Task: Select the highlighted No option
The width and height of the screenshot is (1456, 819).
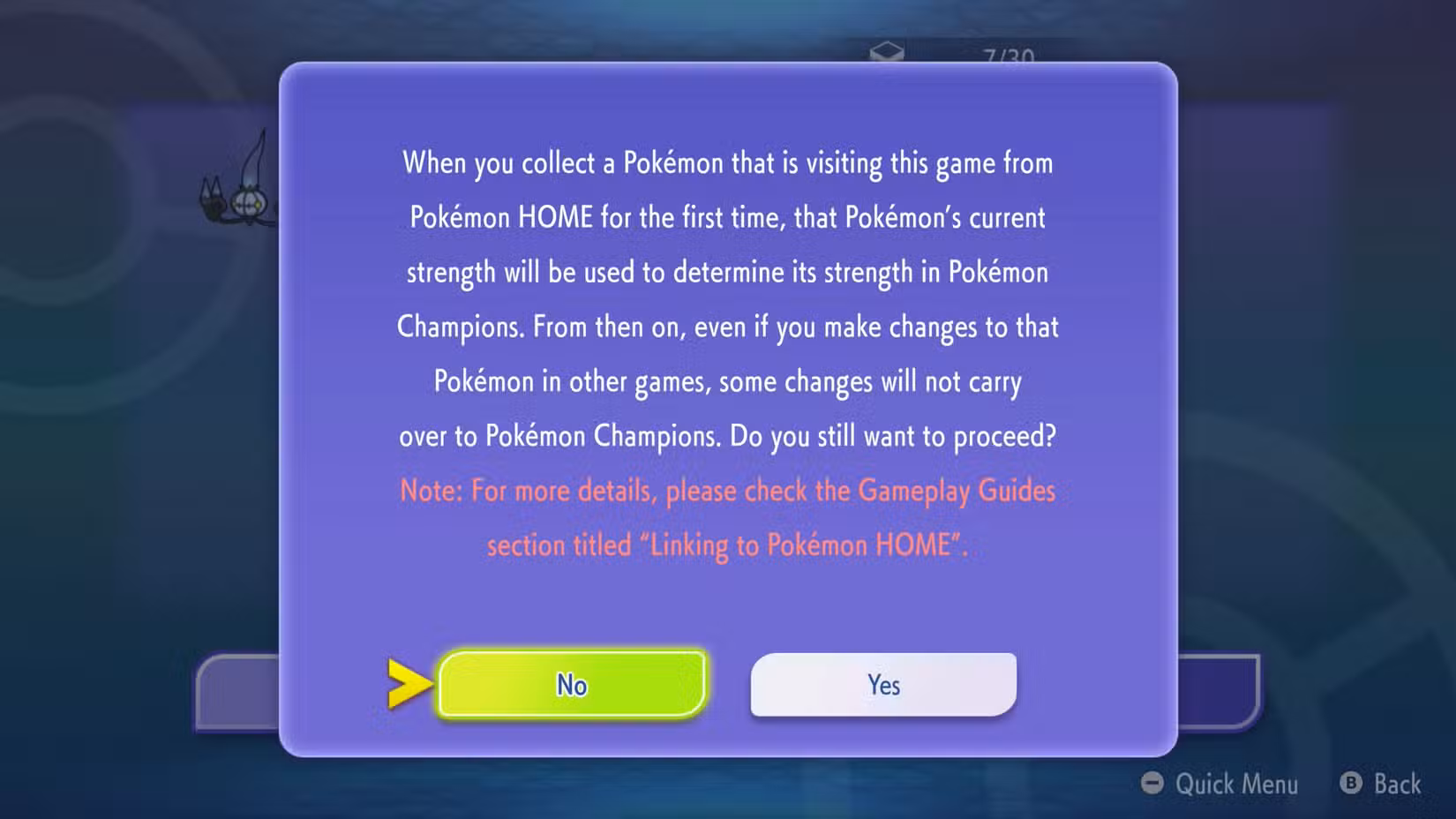Action: coord(571,684)
